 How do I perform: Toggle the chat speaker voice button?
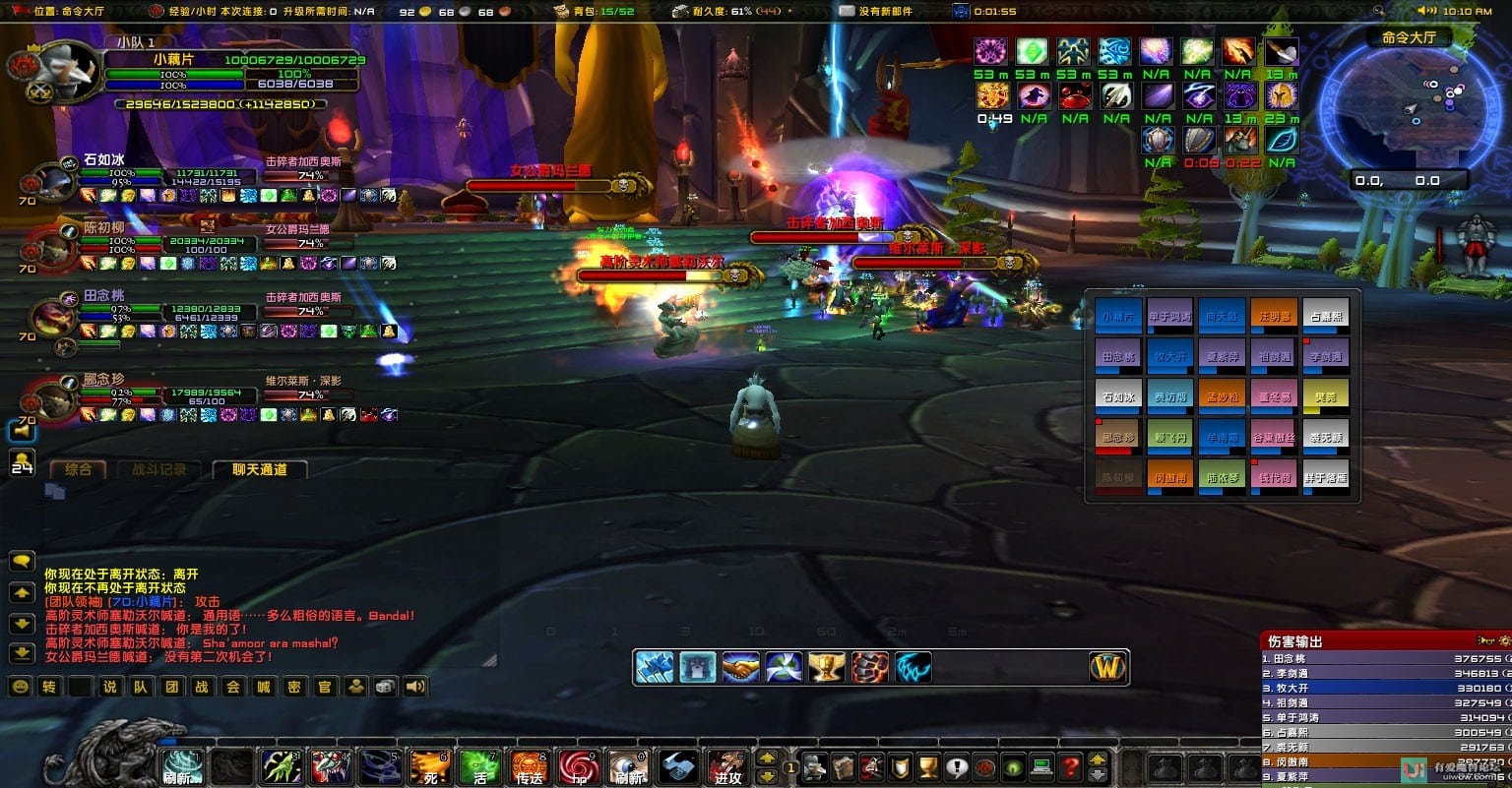coord(416,687)
